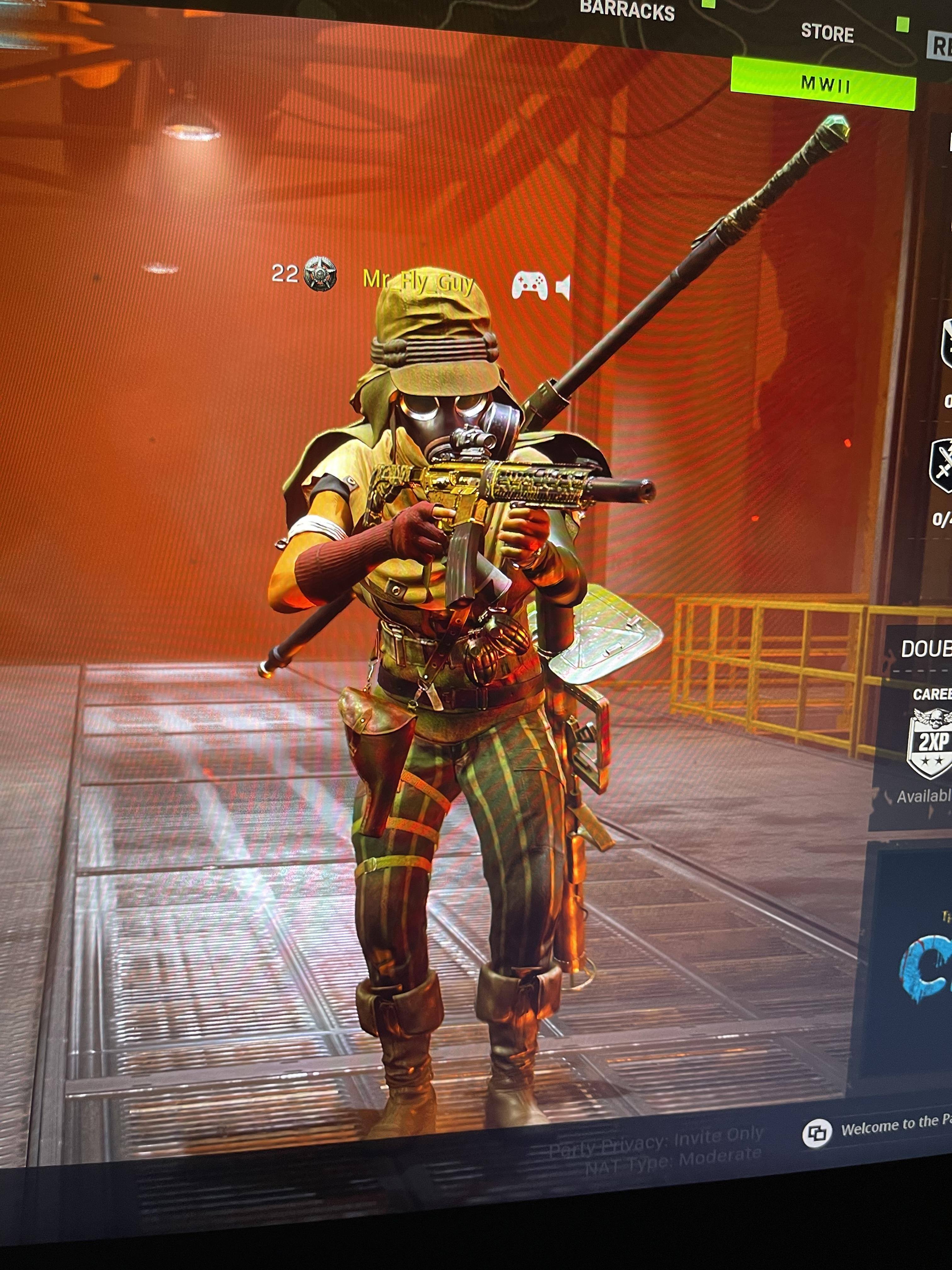Open the crossed swords challenge badge

click(941, 466)
